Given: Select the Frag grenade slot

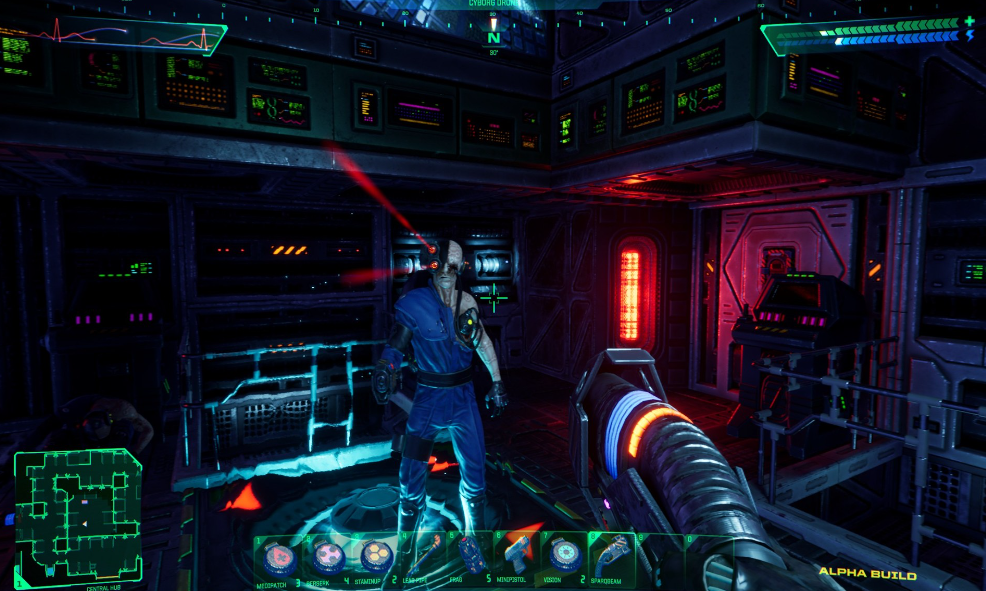Looking at the screenshot, I should pos(471,556).
